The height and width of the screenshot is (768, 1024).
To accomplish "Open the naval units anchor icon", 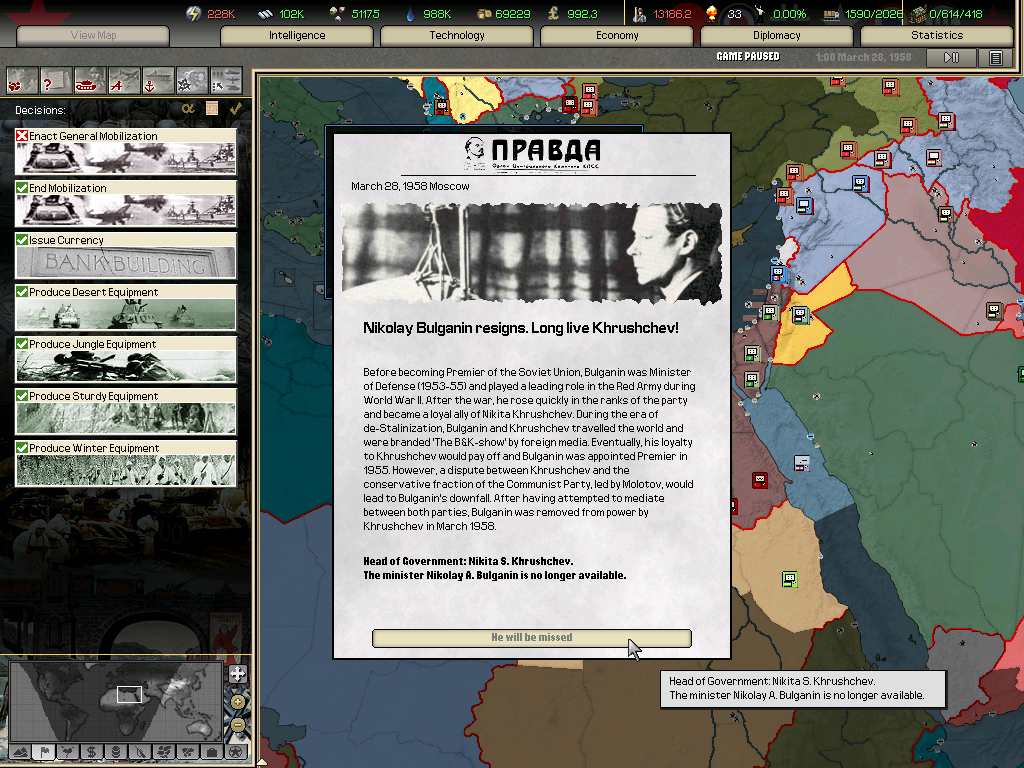I will [x=158, y=79].
